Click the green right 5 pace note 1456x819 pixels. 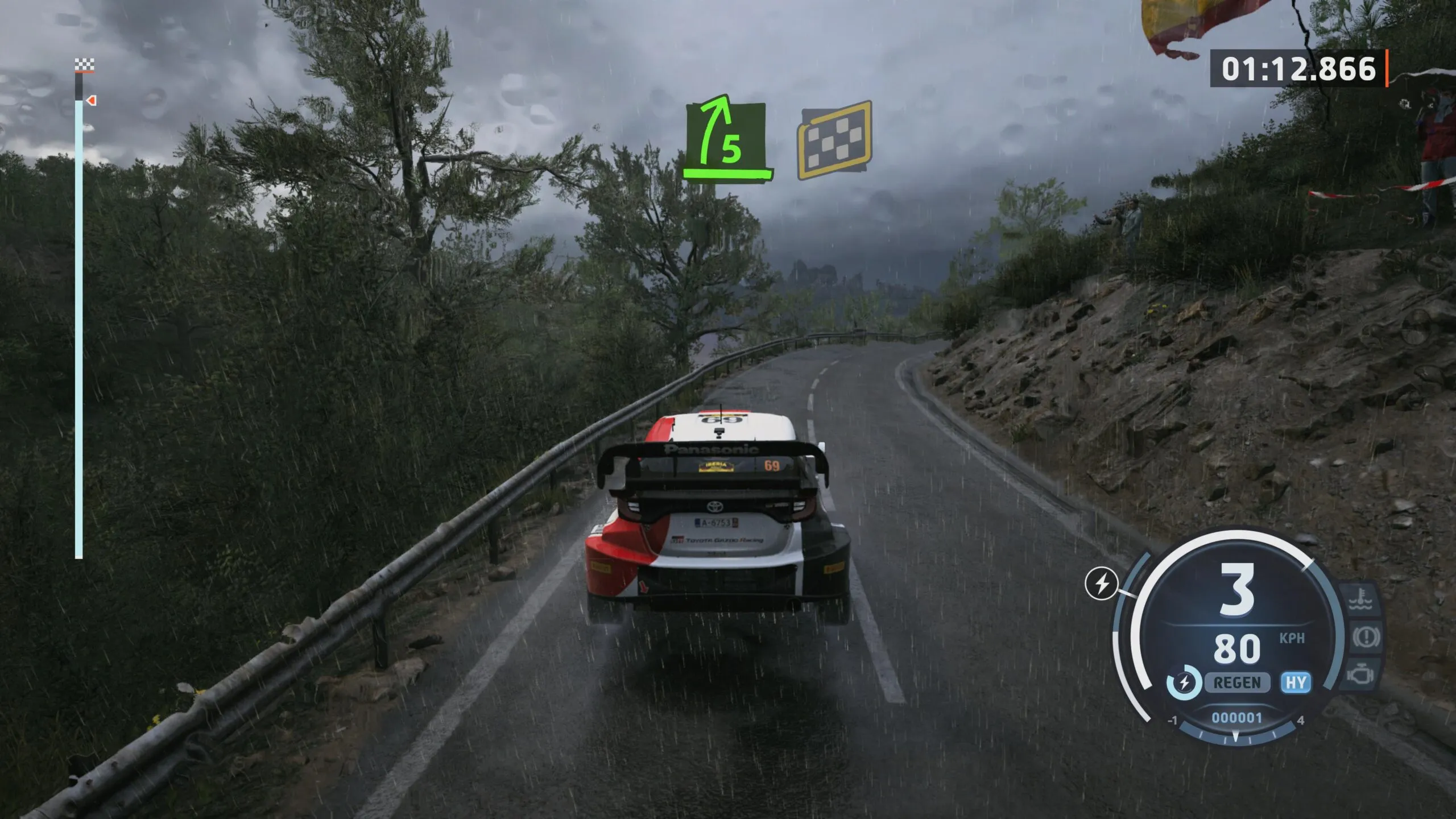726,139
